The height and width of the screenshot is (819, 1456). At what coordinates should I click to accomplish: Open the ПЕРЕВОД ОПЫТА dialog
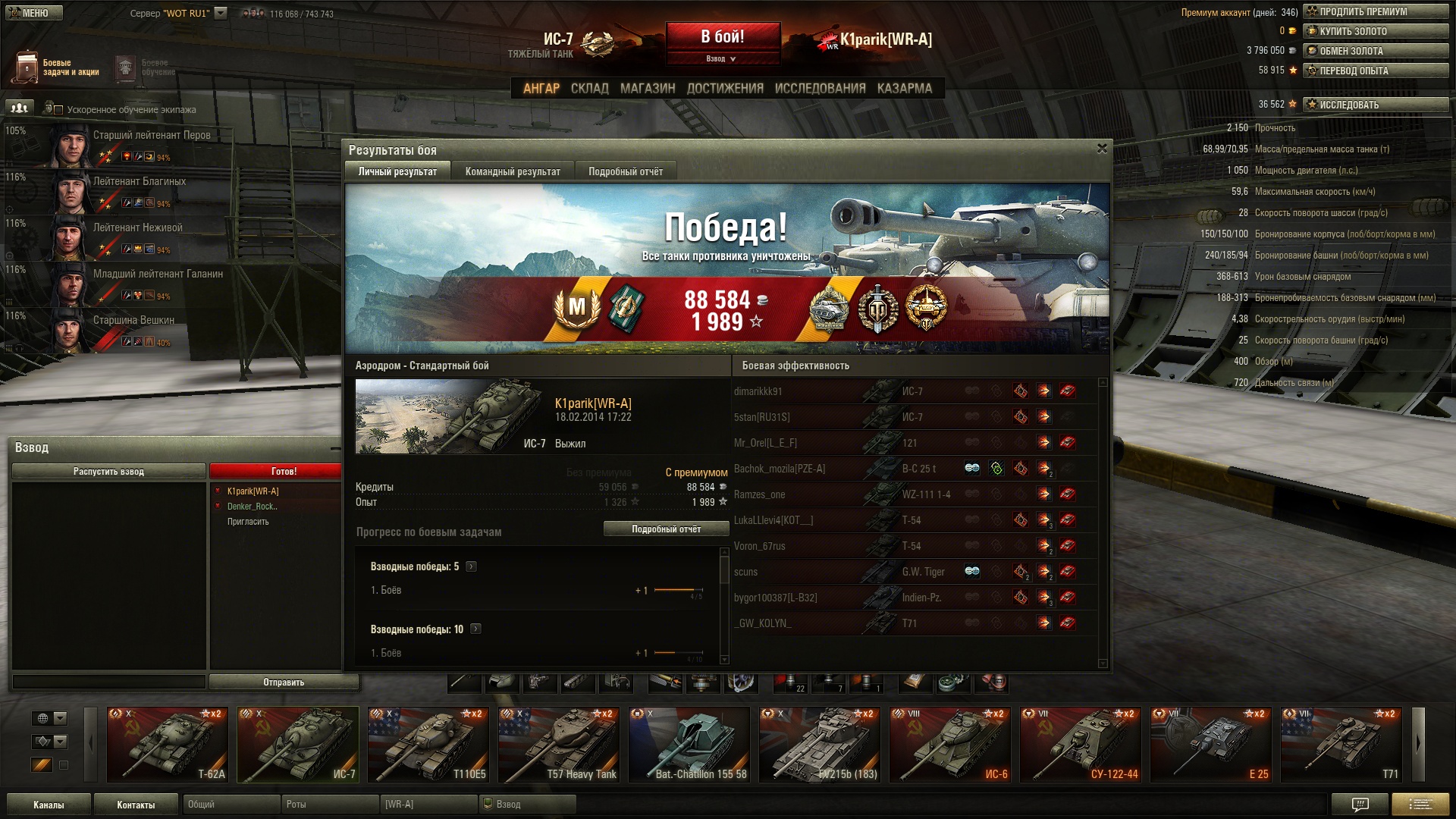click(x=1375, y=71)
